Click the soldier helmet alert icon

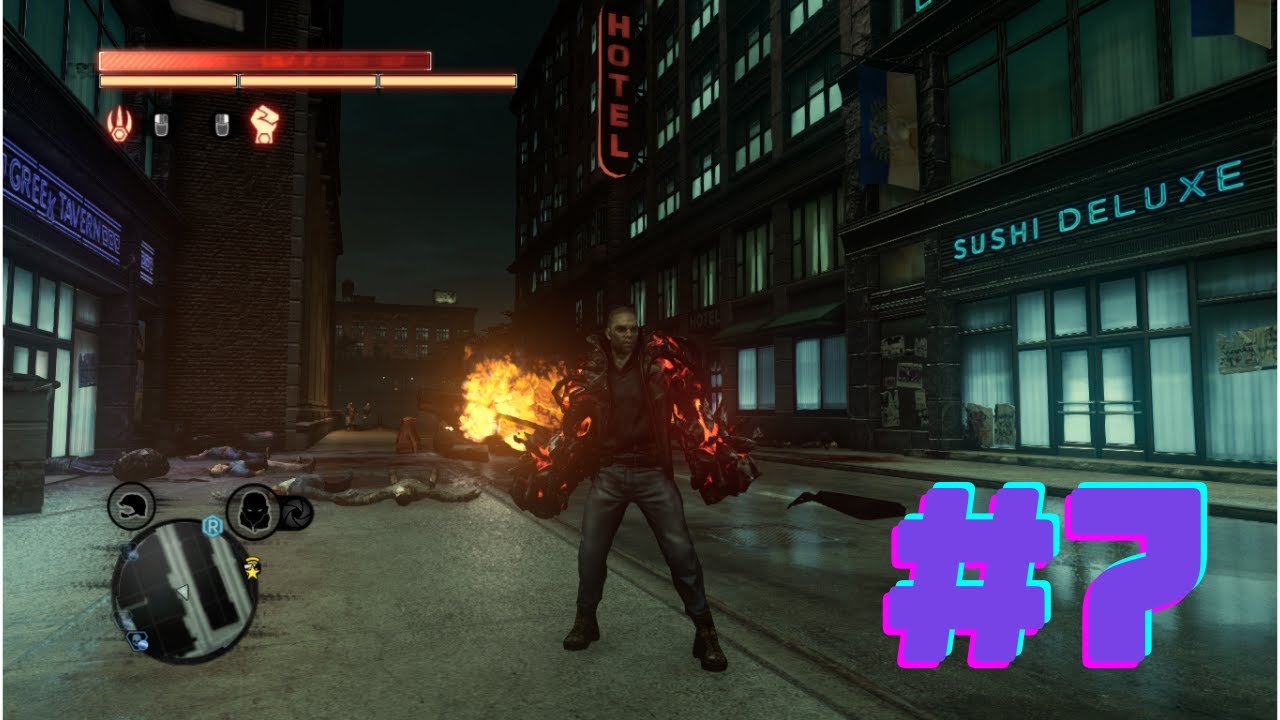click(131, 506)
